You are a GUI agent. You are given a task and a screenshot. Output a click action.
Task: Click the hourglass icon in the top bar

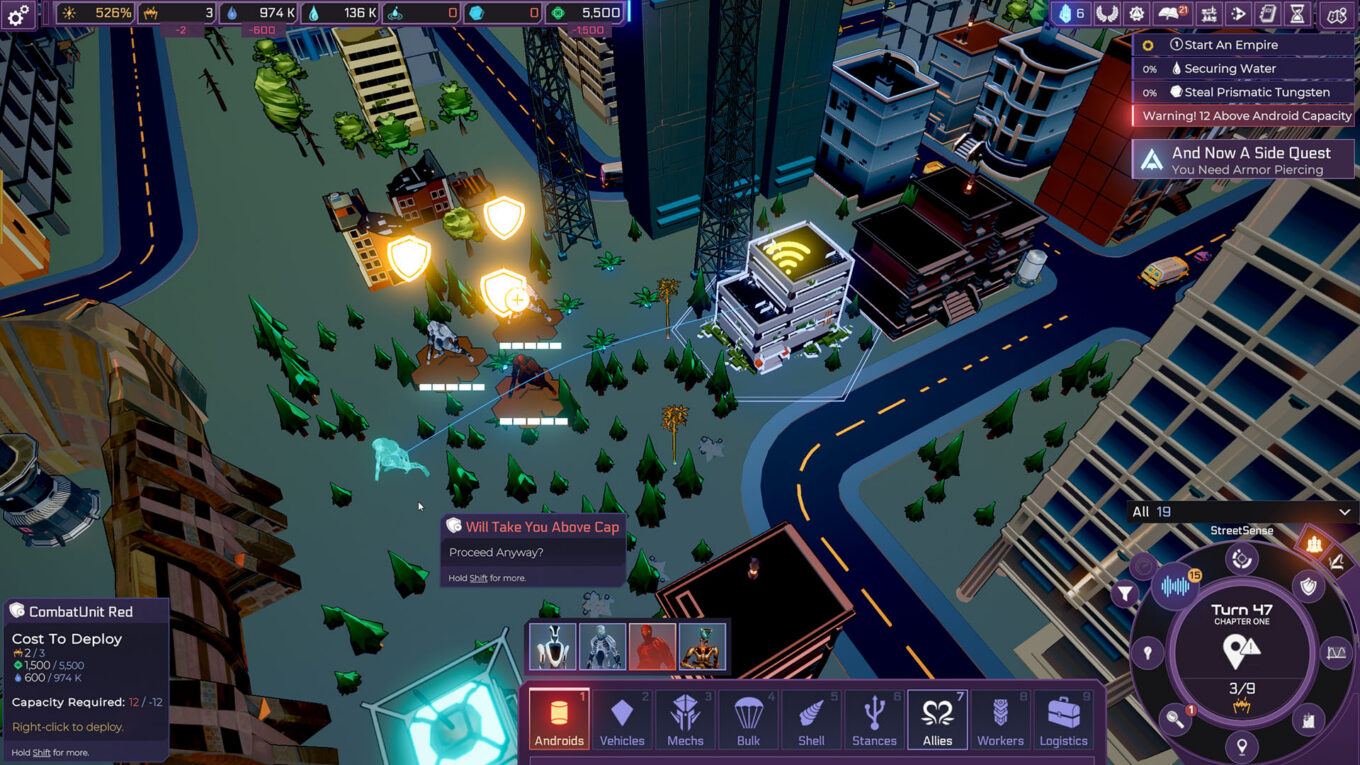pyautogui.click(x=1297, y=13)
